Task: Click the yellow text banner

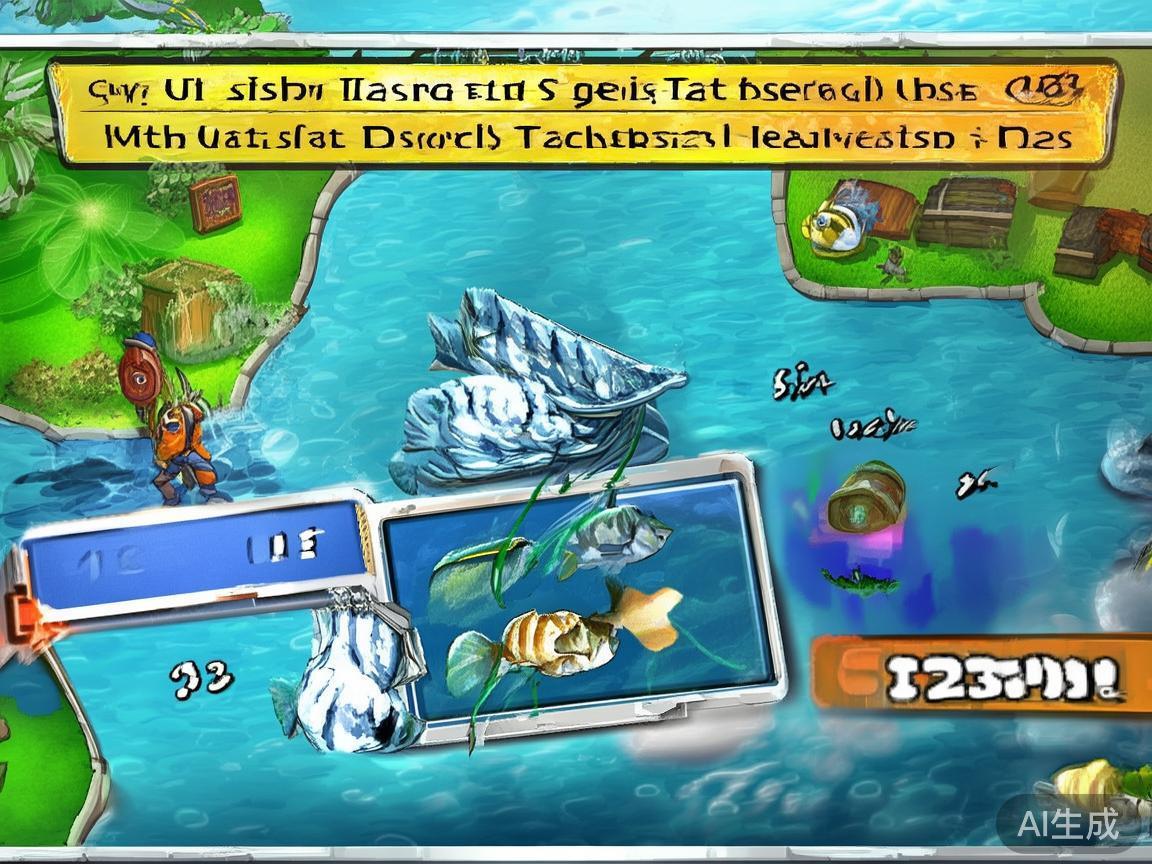Action: (583, 113)
